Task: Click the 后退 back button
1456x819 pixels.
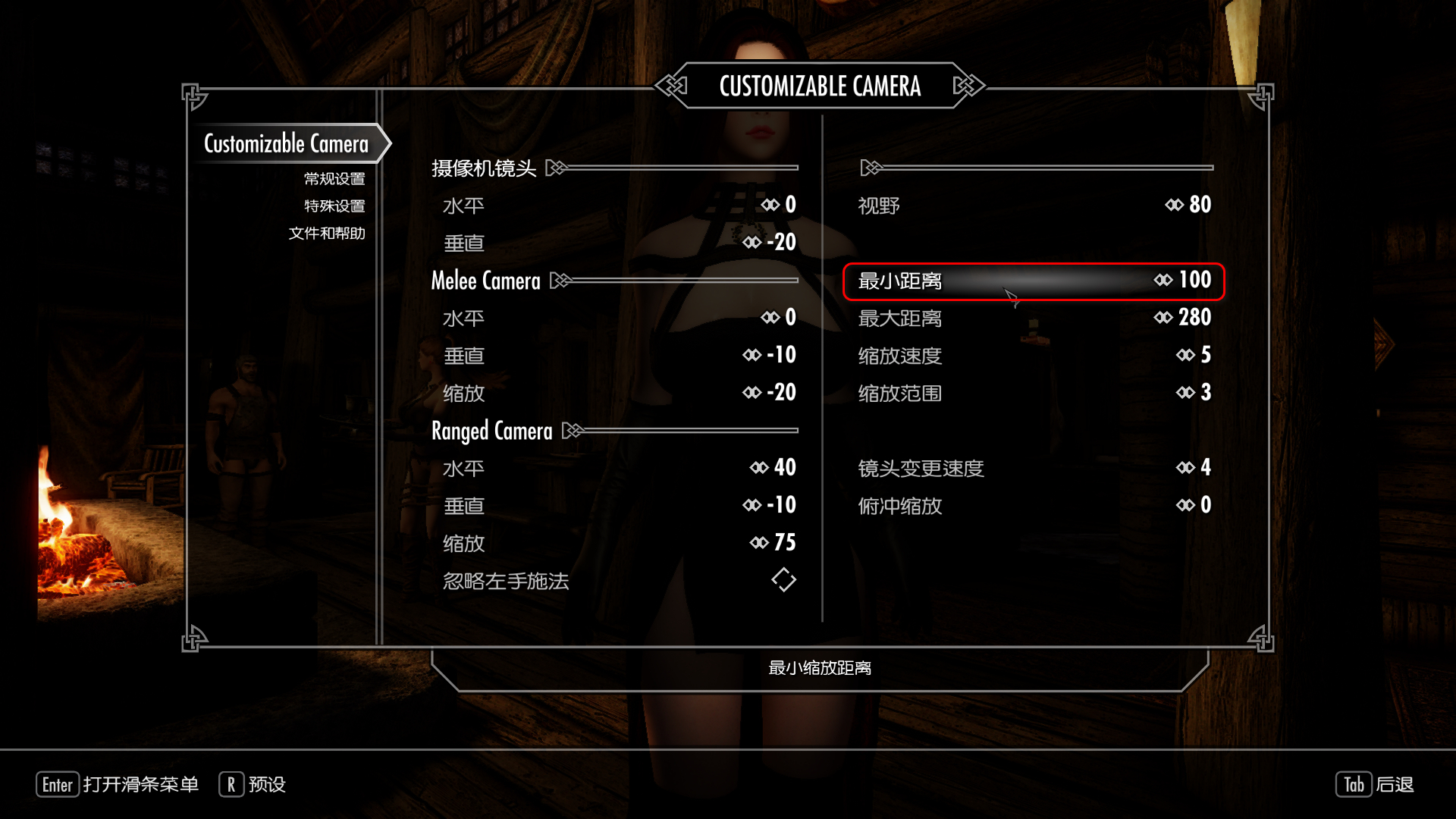Action: (1374, 785)
